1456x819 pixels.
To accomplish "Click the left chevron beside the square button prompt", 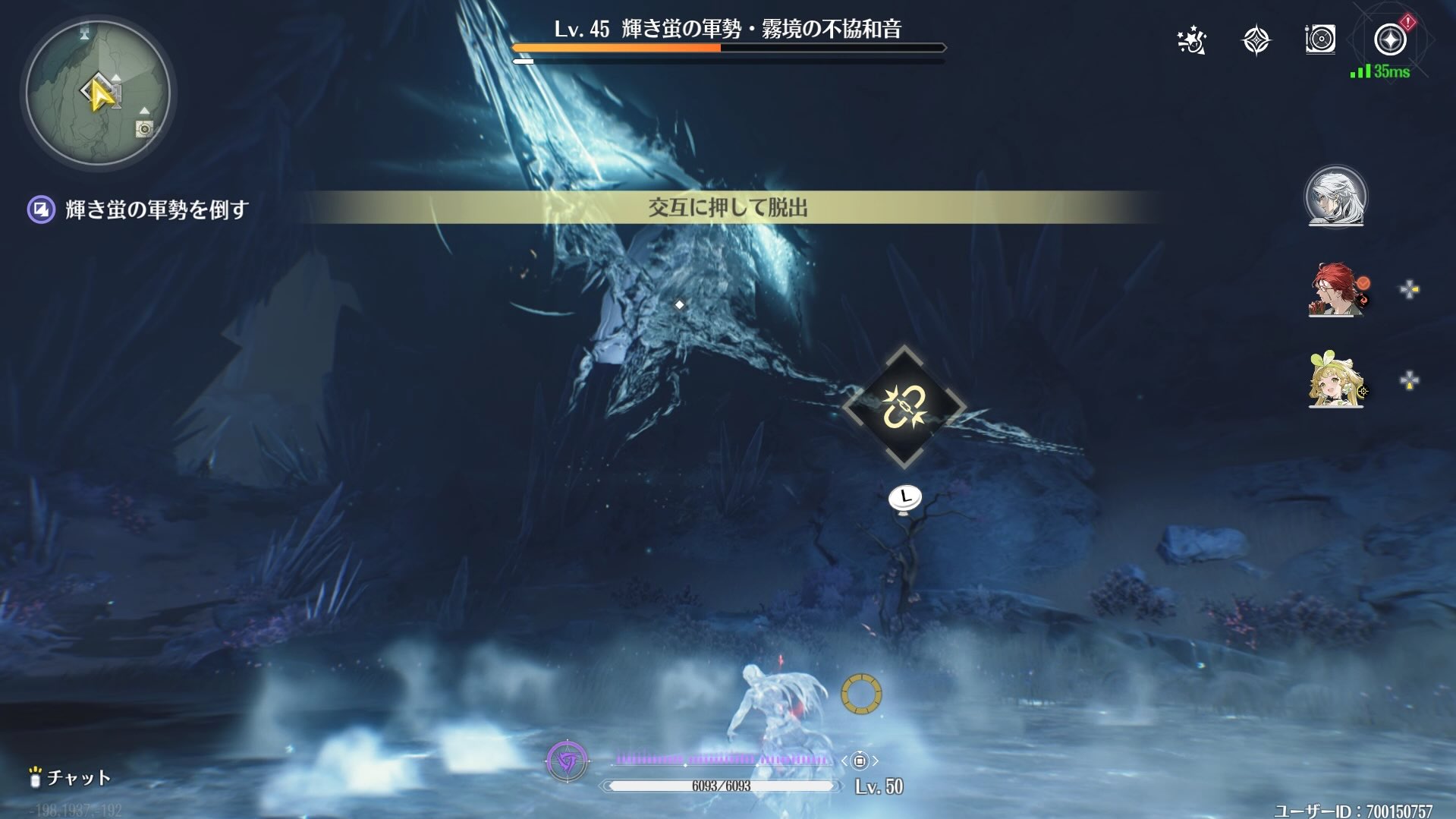I will [844, 761].
